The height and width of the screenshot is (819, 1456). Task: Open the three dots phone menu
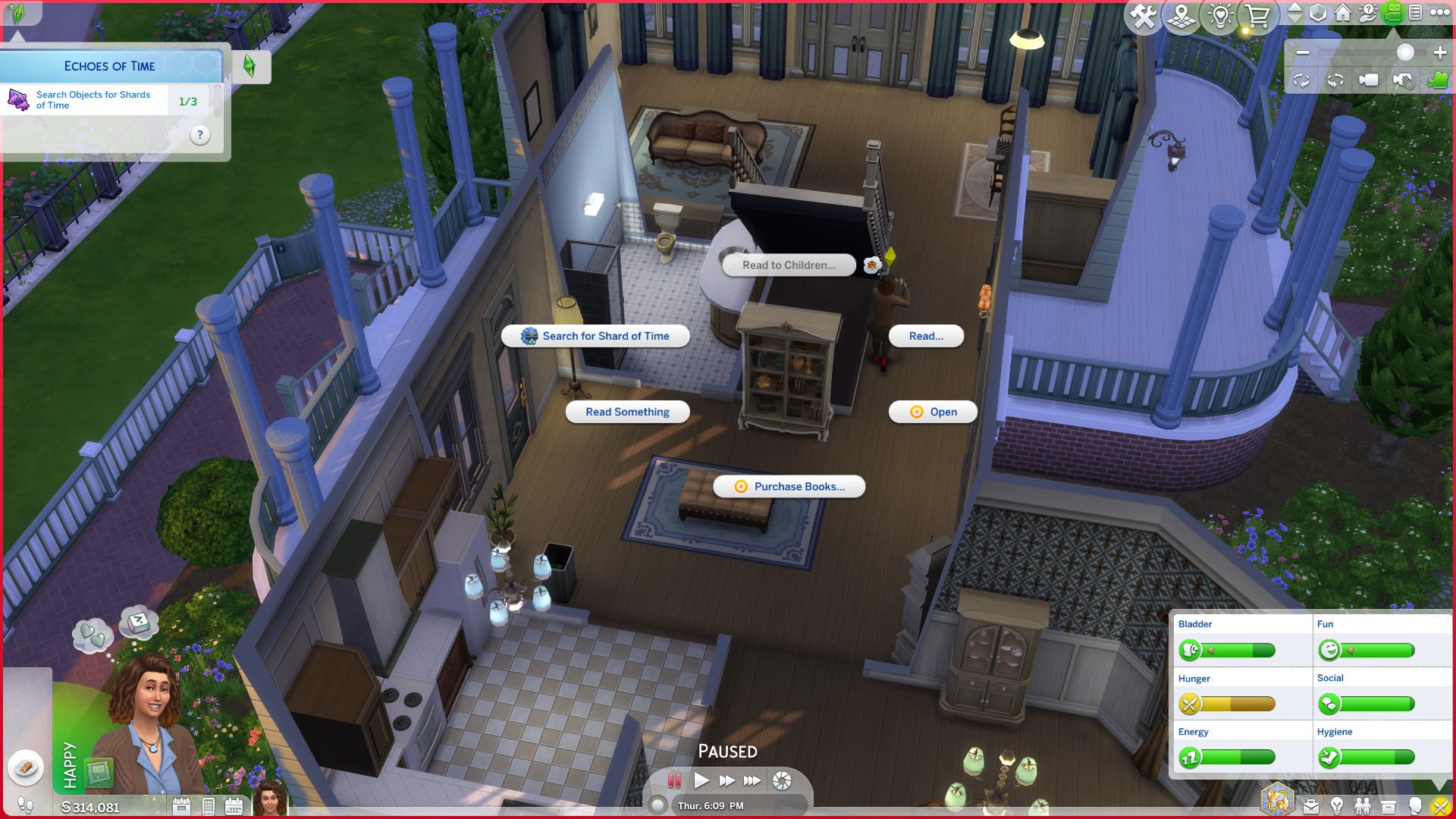point(208,805)
